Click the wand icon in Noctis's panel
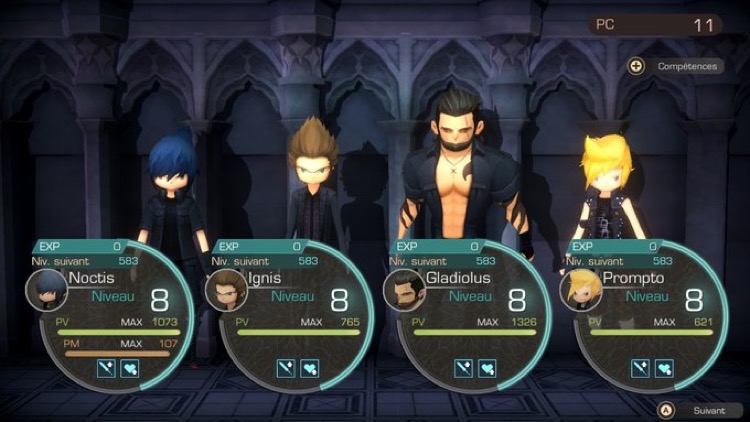 (x=106, y=368)
